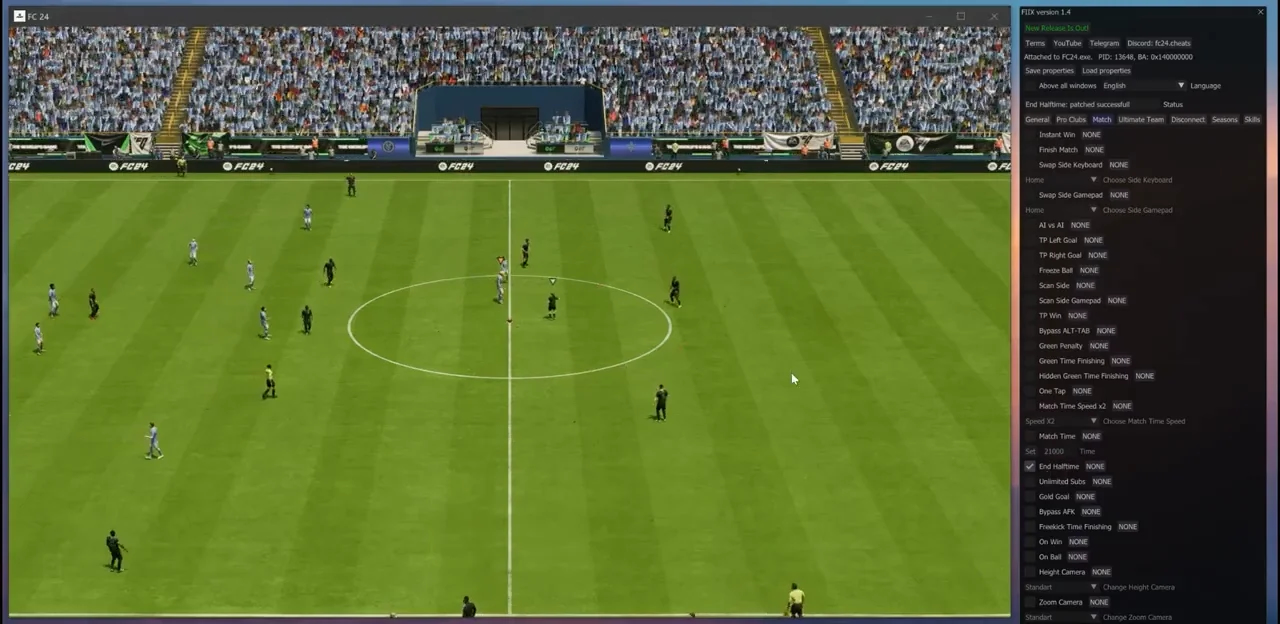Open the Speed X2 match time dropdown
The width and height of the screenshot is (1280, 624).
click(x=1061, y=422)
